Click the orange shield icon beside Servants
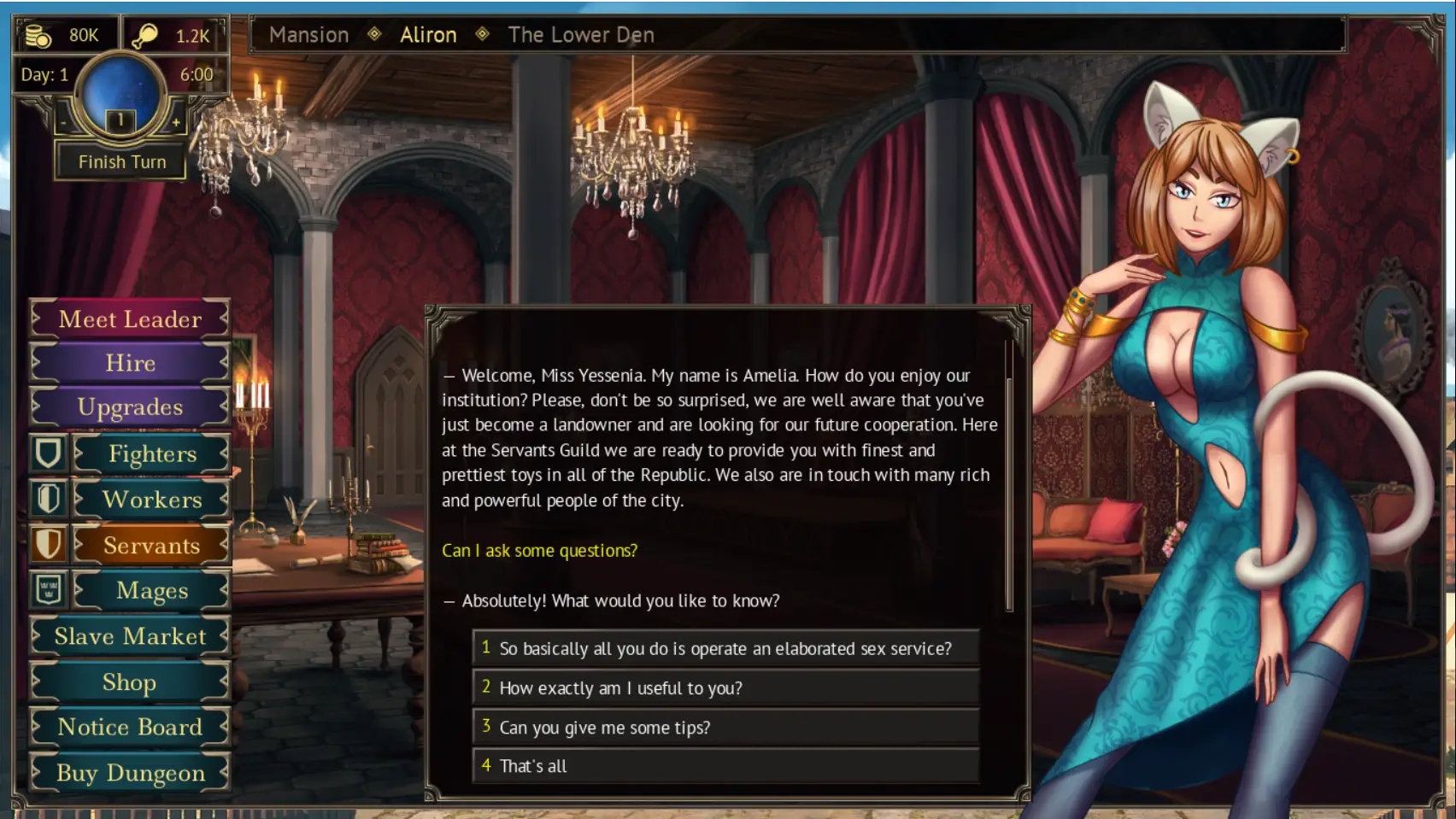The image size is (1456, 819). coord(49,544)
